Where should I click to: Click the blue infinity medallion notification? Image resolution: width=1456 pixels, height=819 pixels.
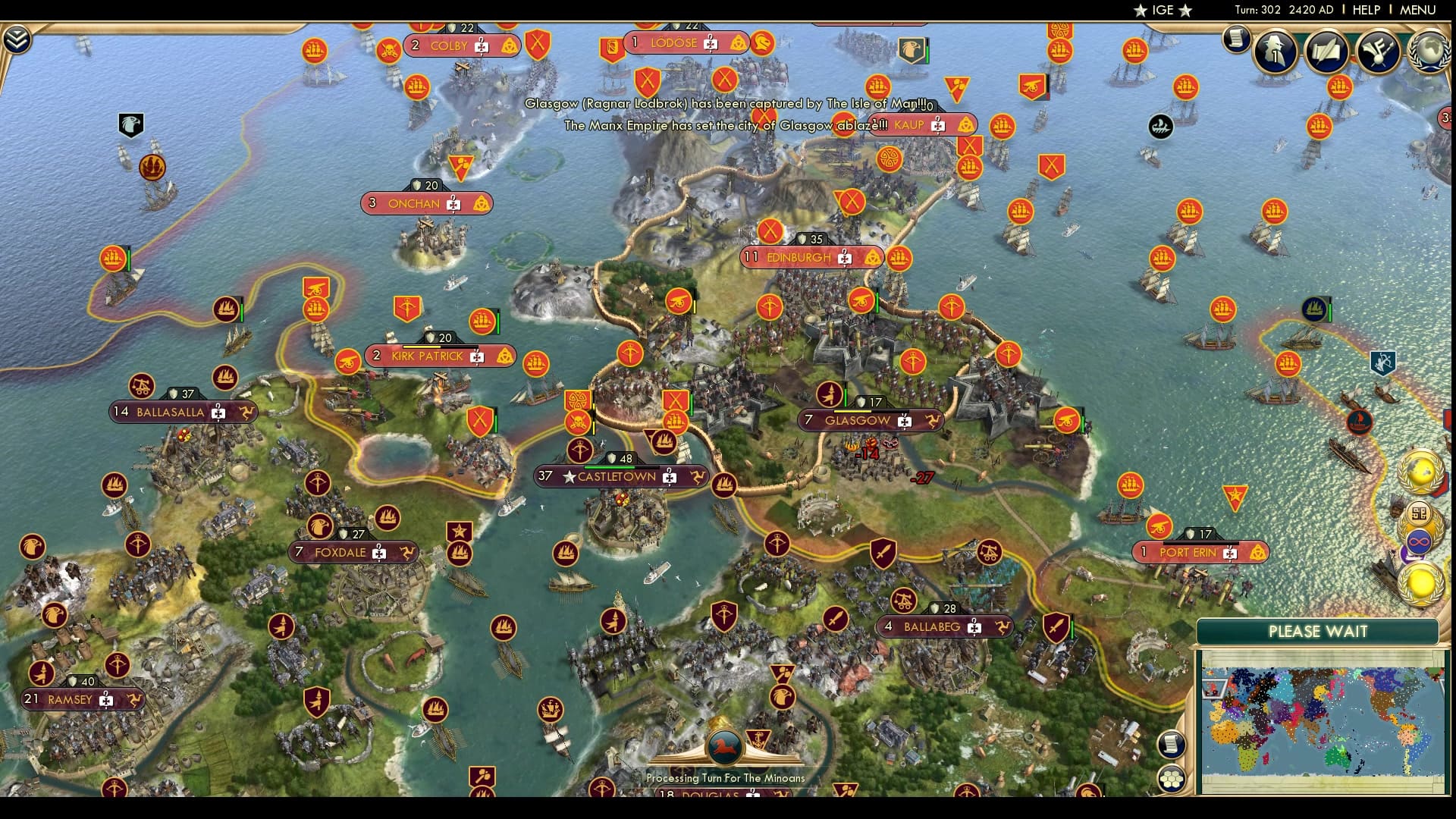coord(1418,540)
